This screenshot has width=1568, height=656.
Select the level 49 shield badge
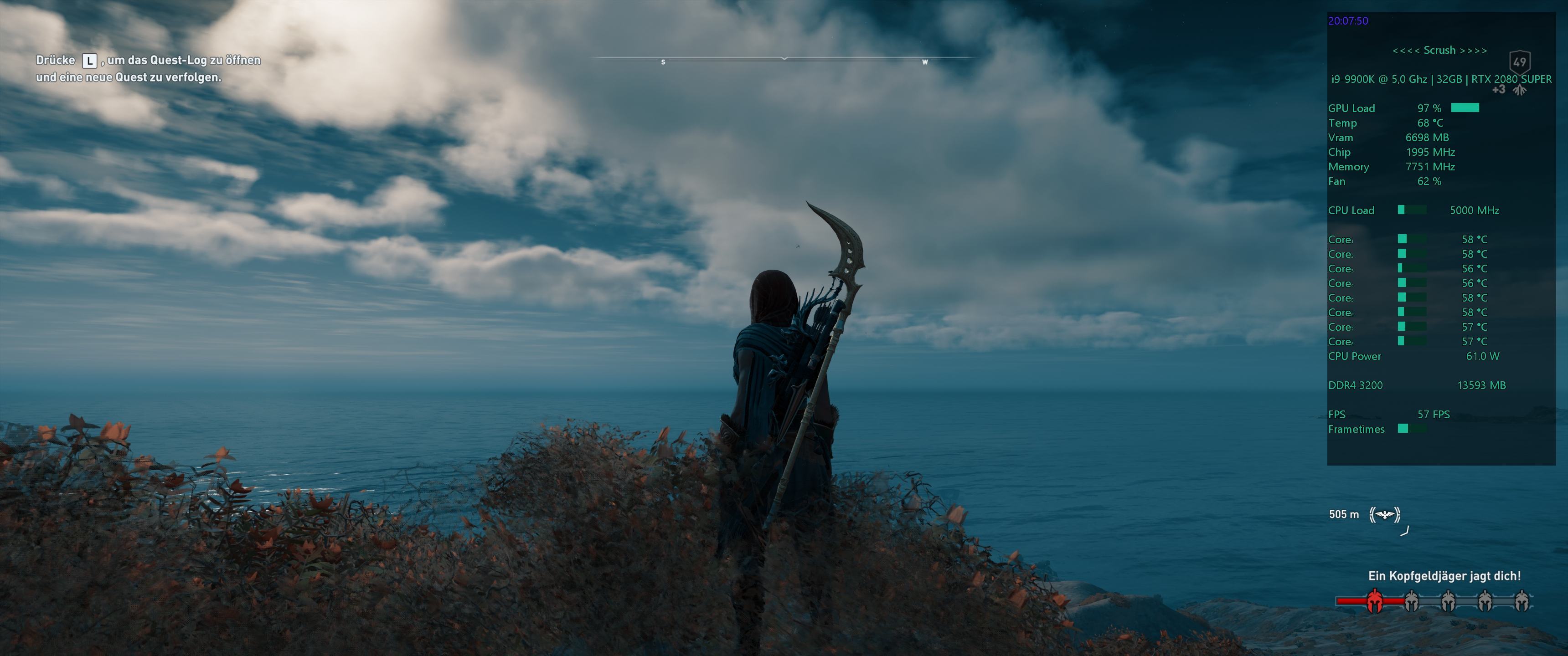(x=1519, y=62)
